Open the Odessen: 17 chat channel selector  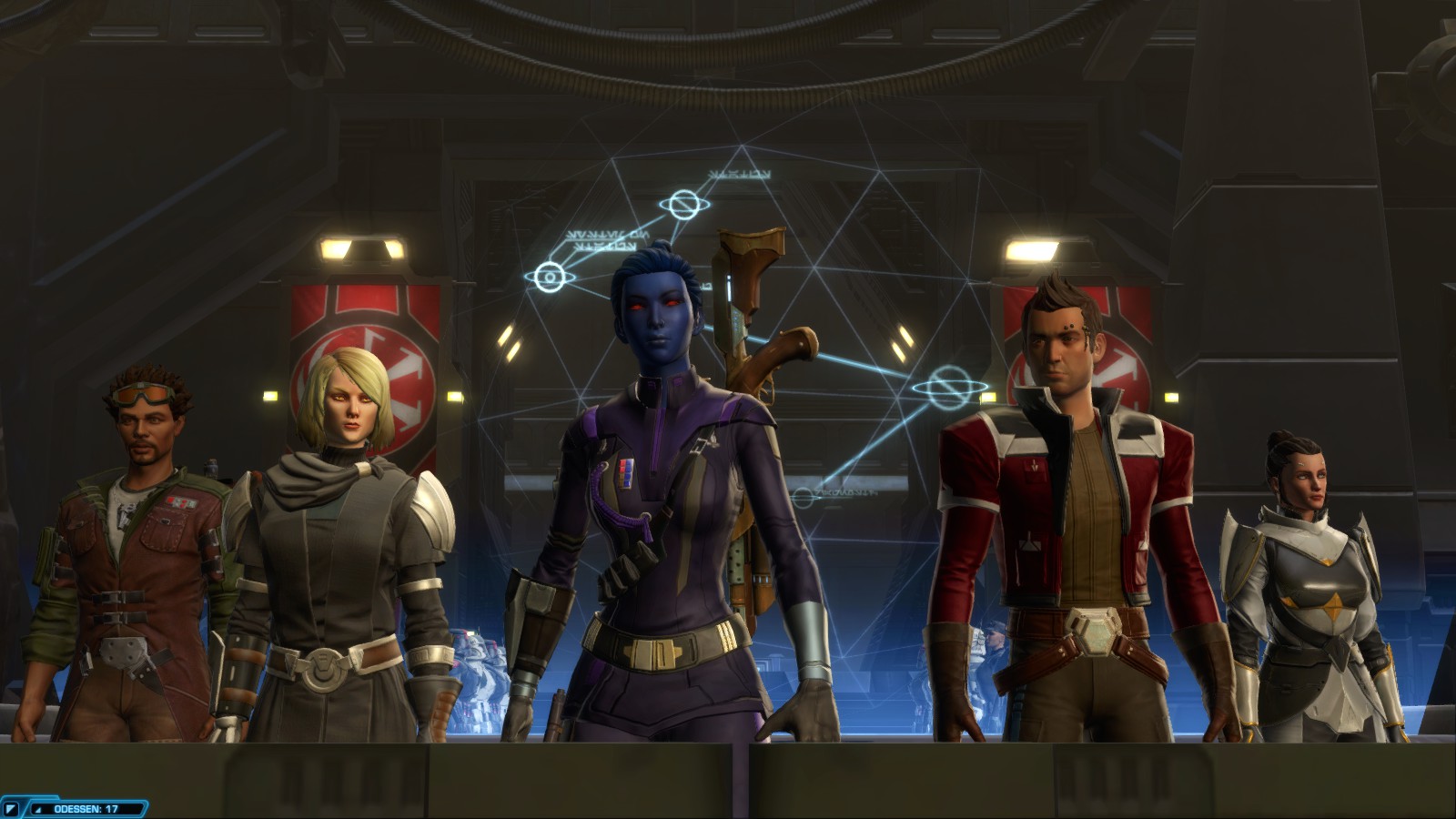(86, 808)
